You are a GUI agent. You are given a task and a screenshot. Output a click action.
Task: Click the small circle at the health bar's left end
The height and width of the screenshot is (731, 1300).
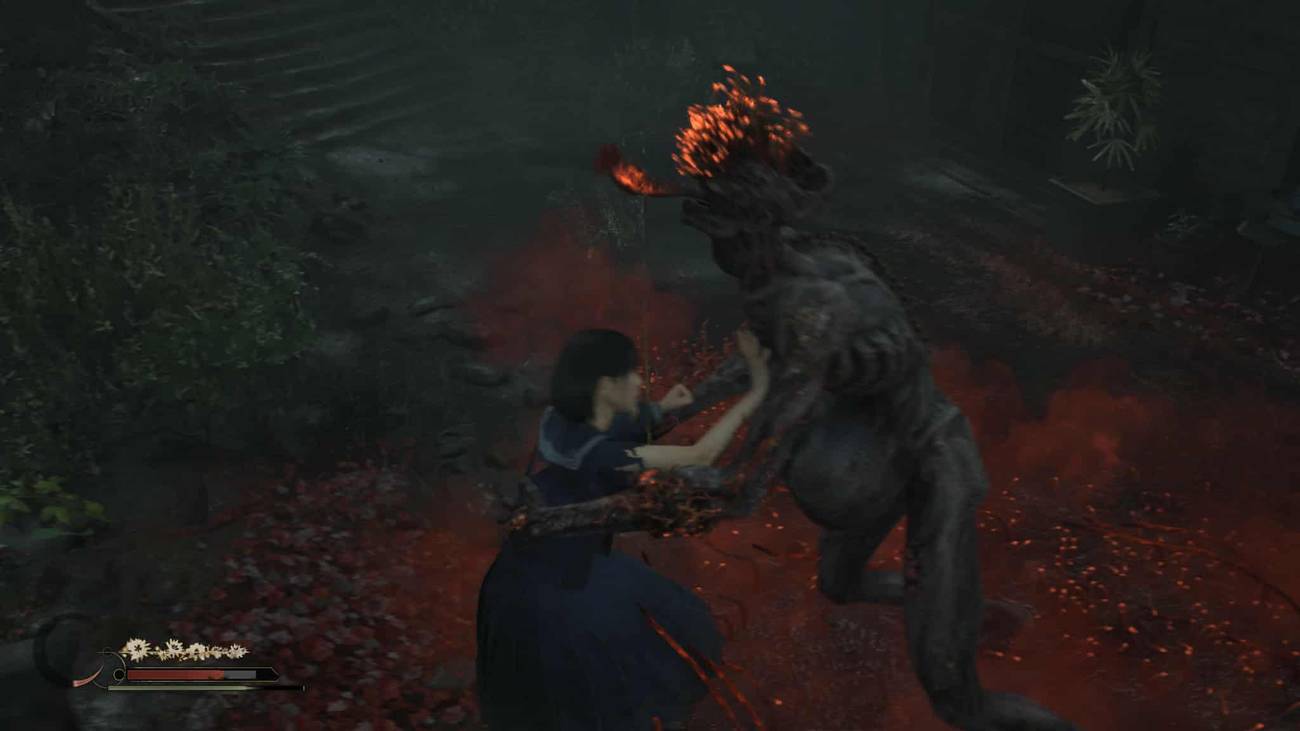tap(119, 673)
